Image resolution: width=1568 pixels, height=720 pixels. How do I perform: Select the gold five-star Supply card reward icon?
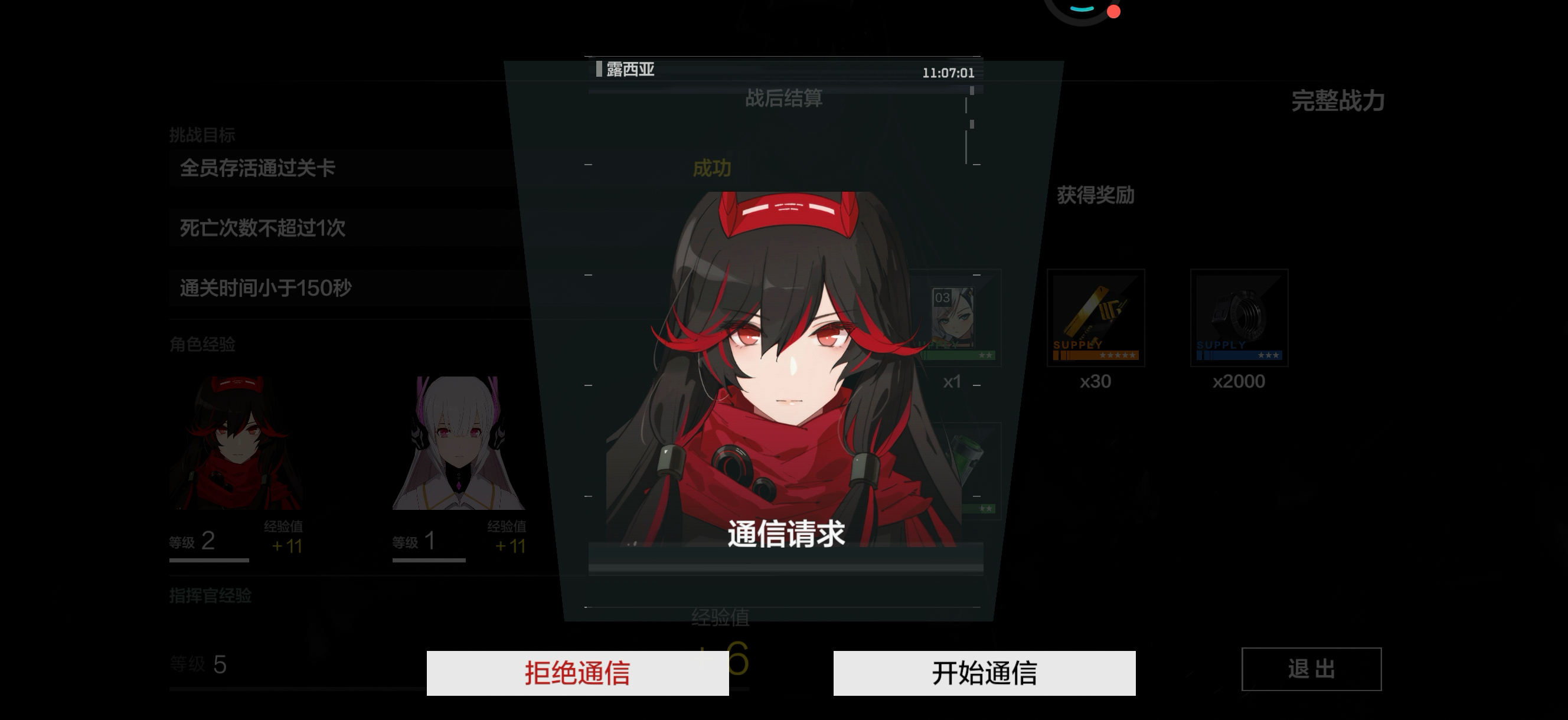tap(1097, 318)
